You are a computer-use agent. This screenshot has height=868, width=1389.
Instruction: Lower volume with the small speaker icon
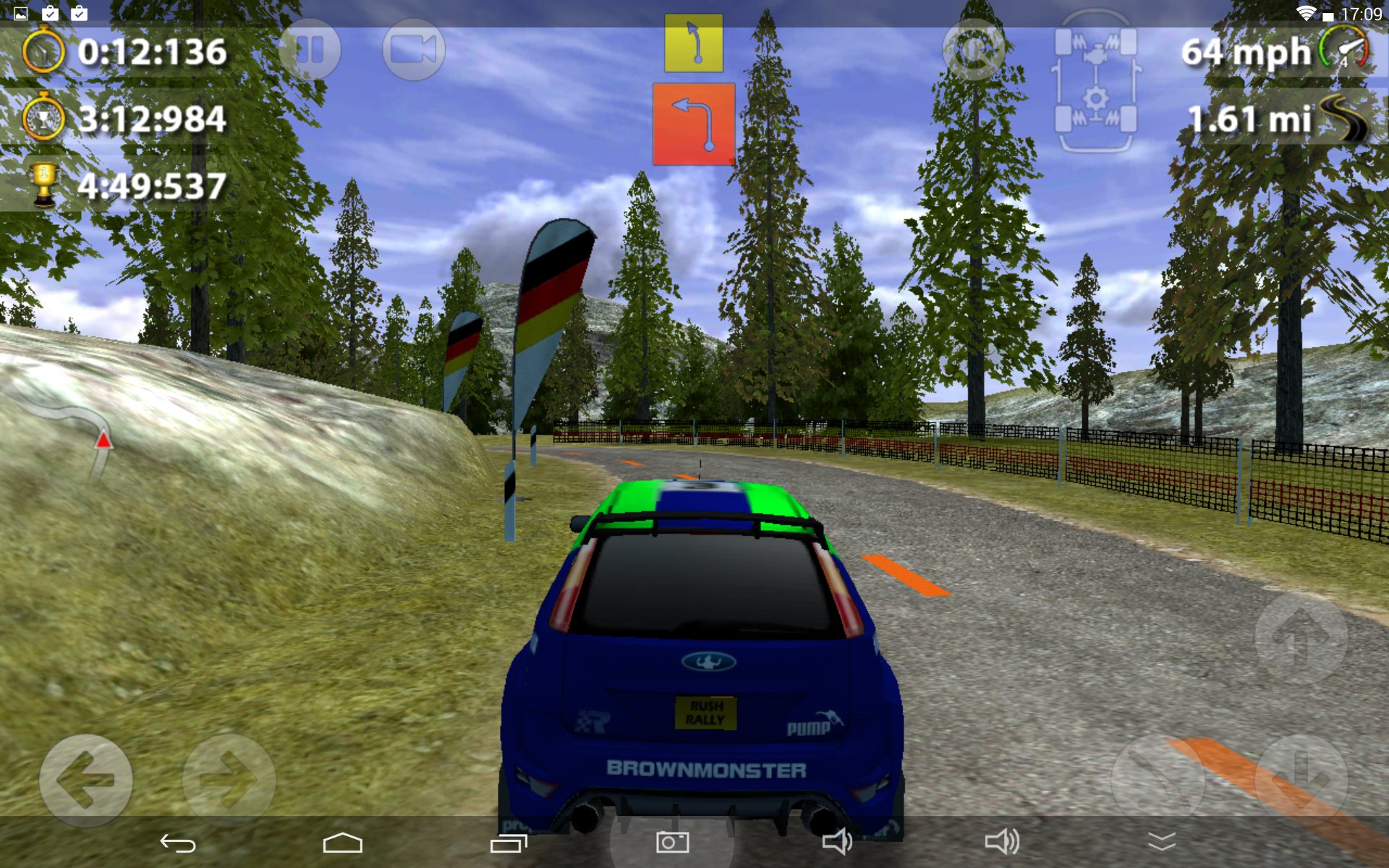(x=837, y=843)
